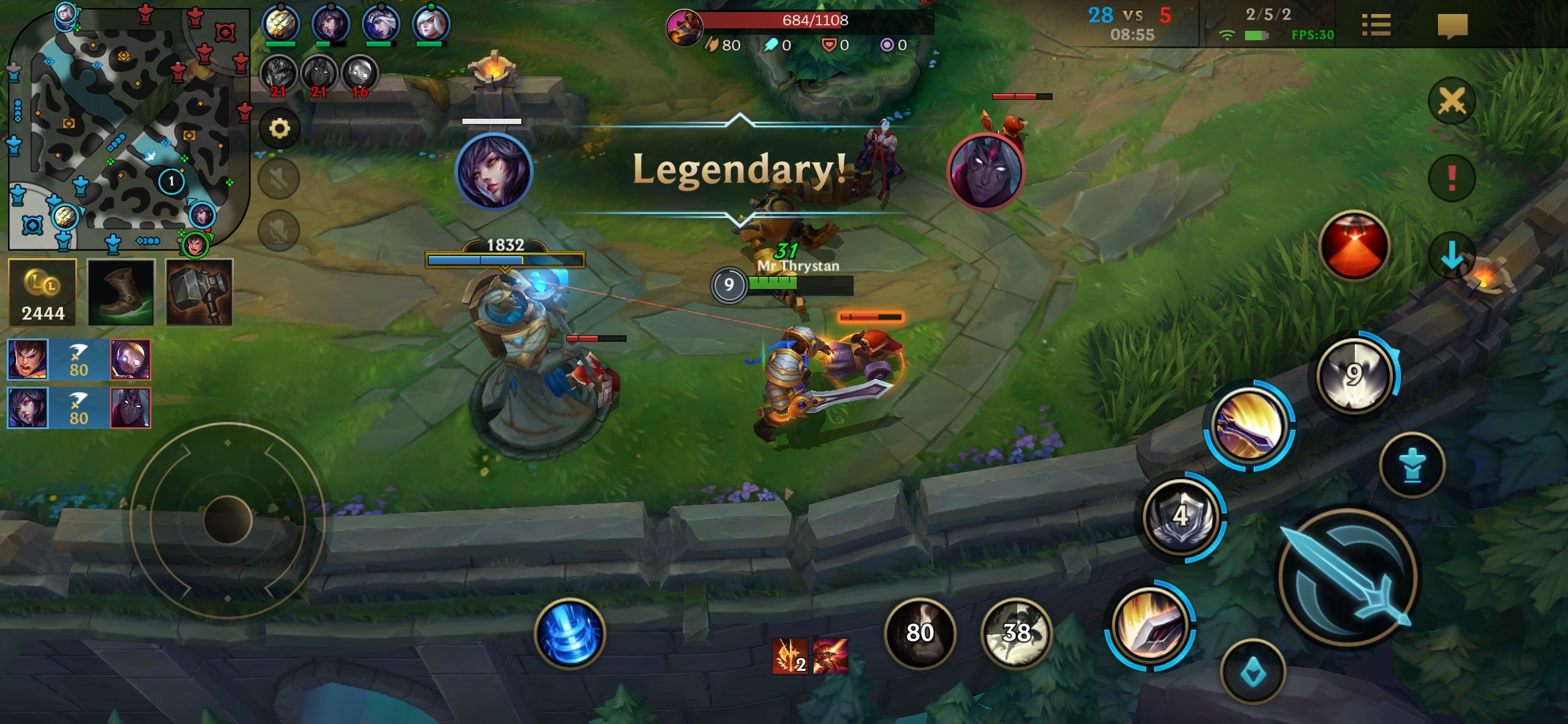Target minions with the blue minion button
This screenshot has height=724, width=1568.
[1413, 465]
